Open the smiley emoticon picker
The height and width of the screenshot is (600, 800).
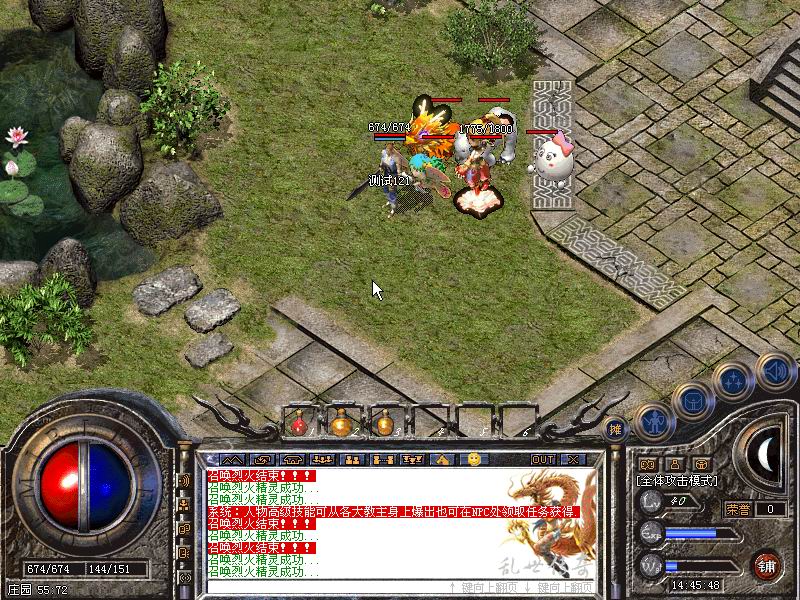tap(474, 459)
